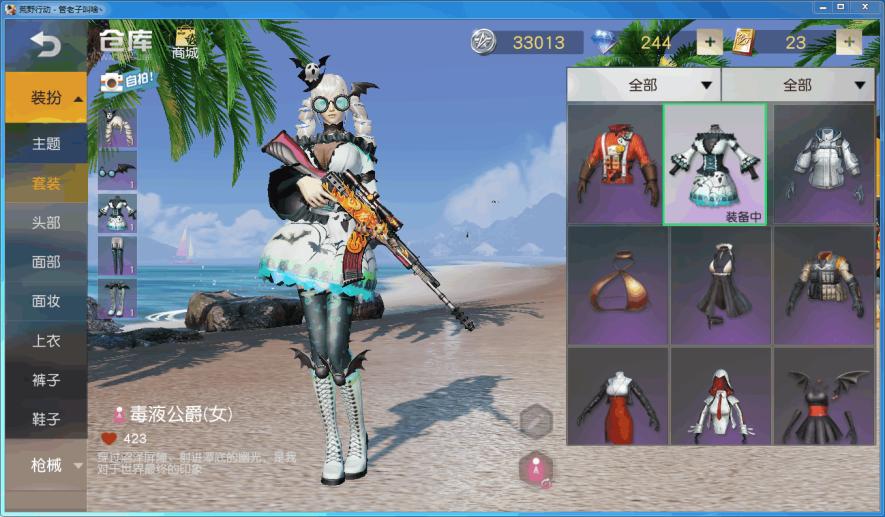
Task: Add gold tickets with the plus button
Action: [x=849, y=42]
